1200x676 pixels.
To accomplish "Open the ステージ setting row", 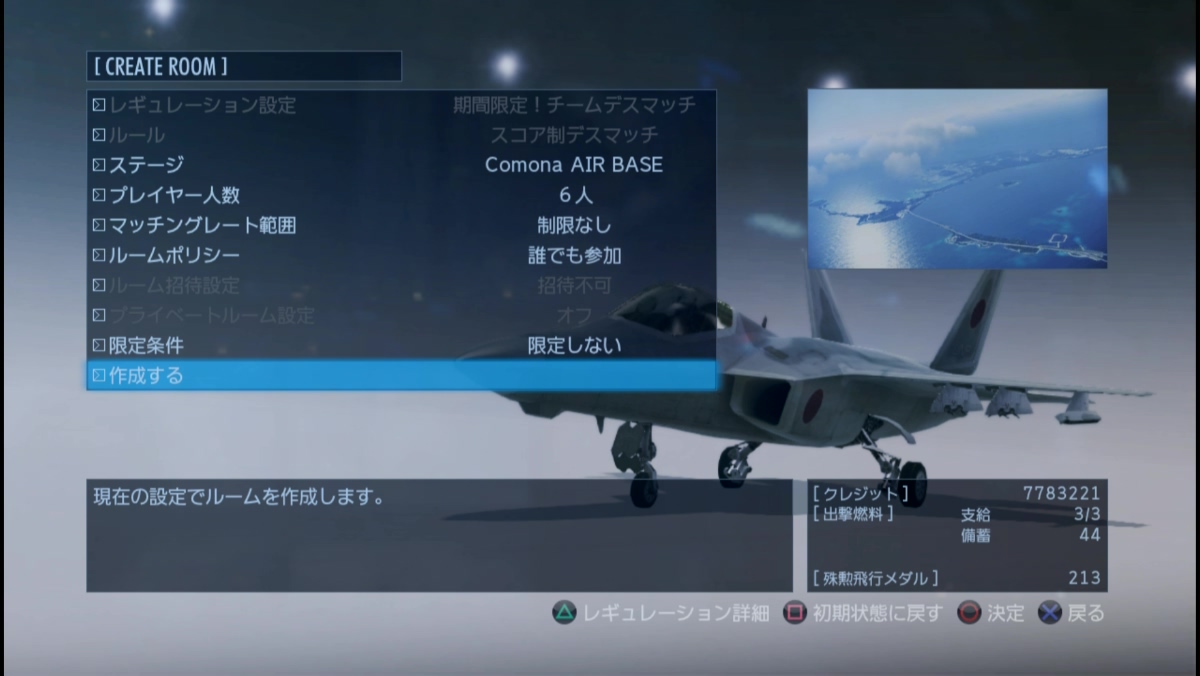I will 400,165.
